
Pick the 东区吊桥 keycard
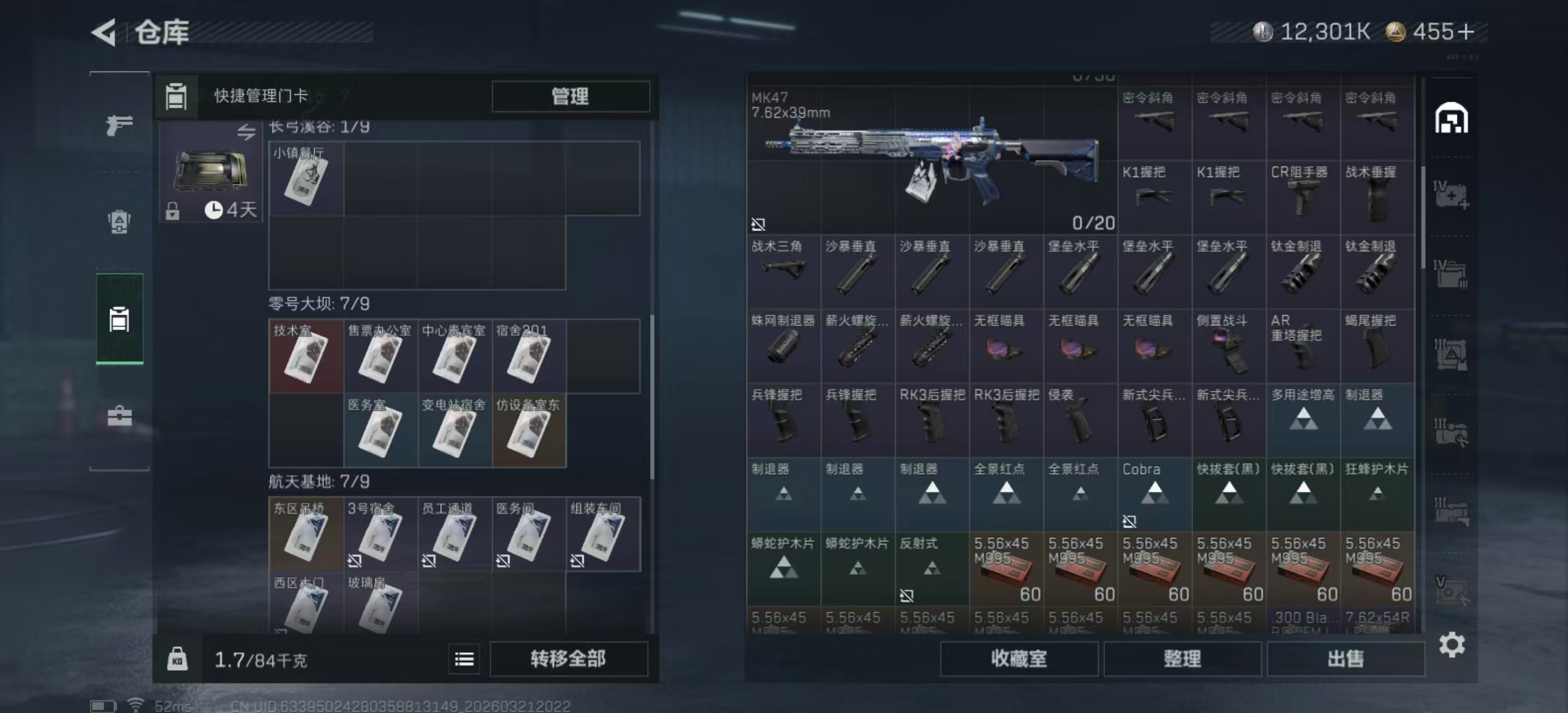click(306, 533)
